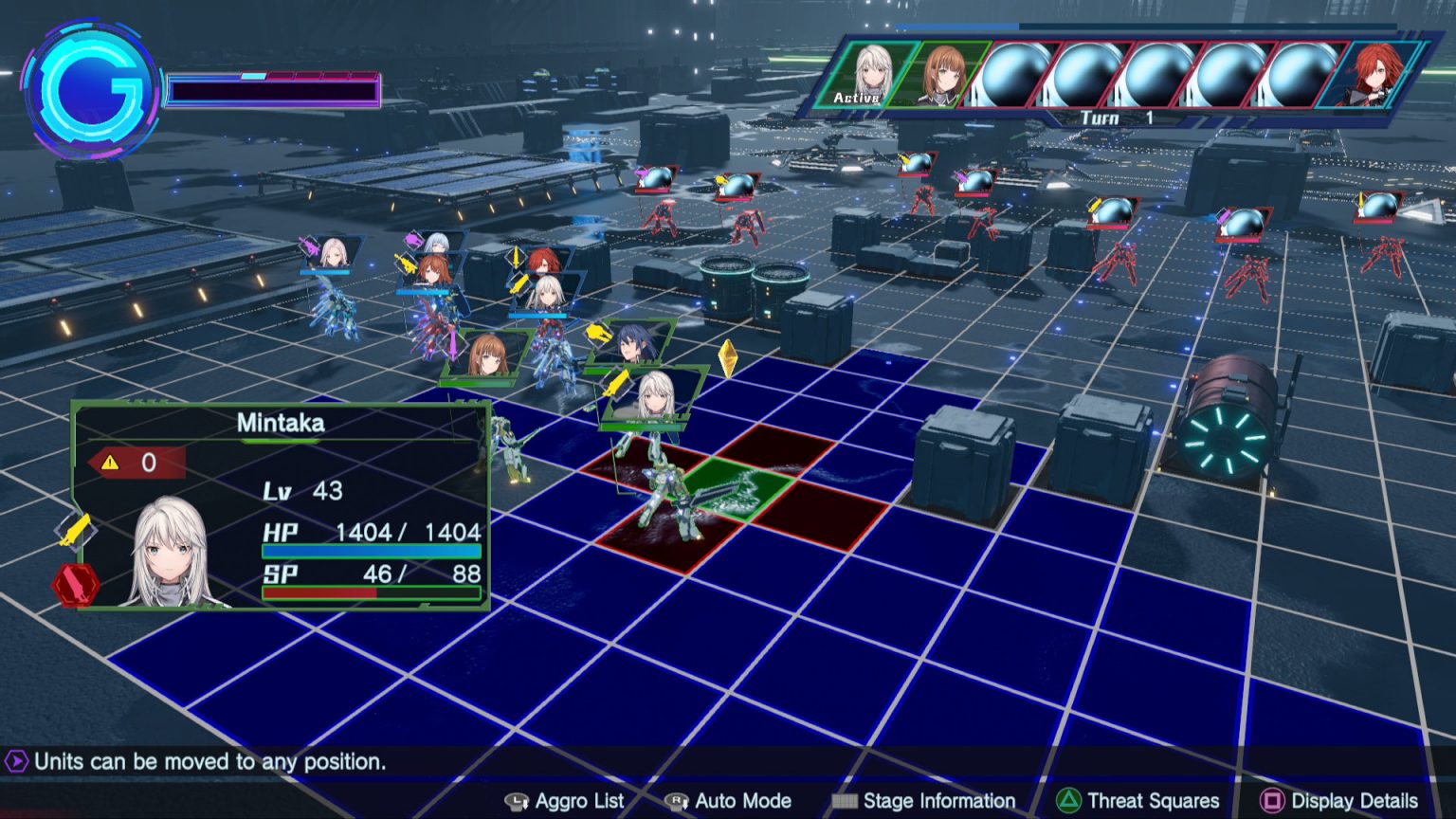
Task: Choose the brown-haired girl in the turn order bar
Action: (x=939, y=74)
